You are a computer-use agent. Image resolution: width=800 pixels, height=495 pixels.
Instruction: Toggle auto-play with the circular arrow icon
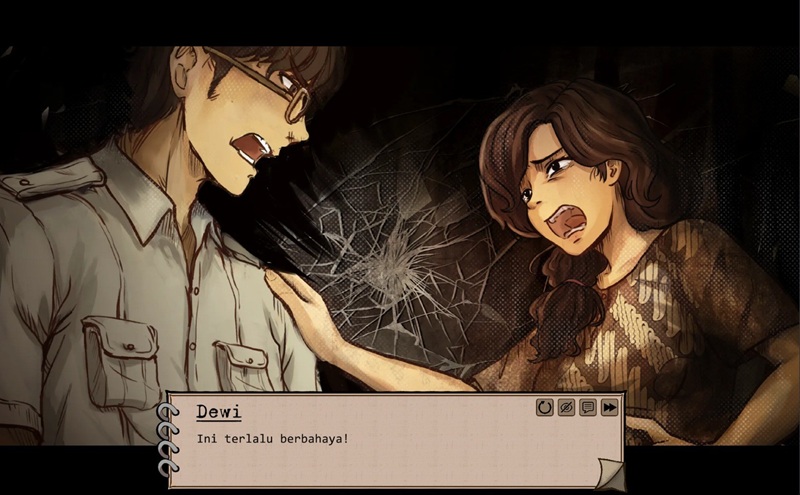click(x=545, y=407)
